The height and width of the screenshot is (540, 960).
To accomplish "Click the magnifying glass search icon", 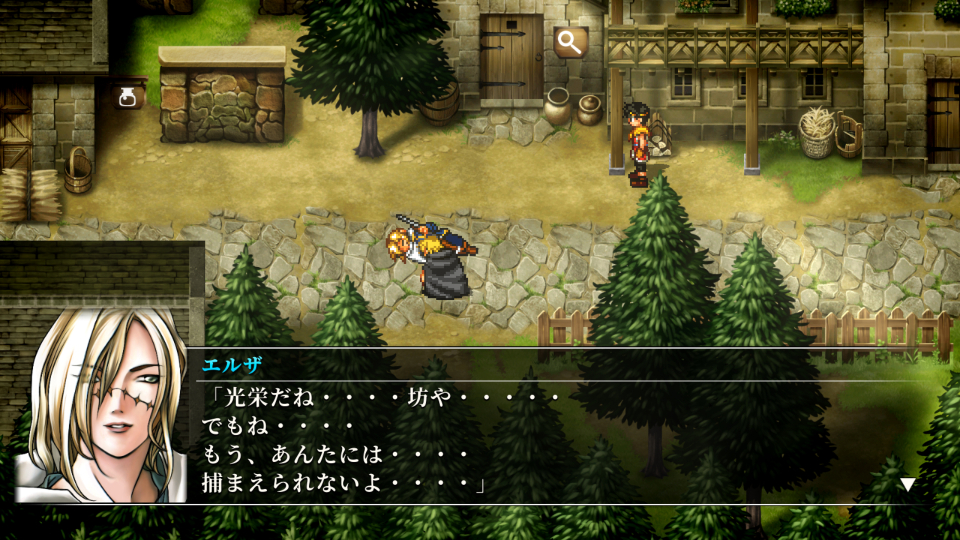I will pyautogui.click(x=570, y=42).
